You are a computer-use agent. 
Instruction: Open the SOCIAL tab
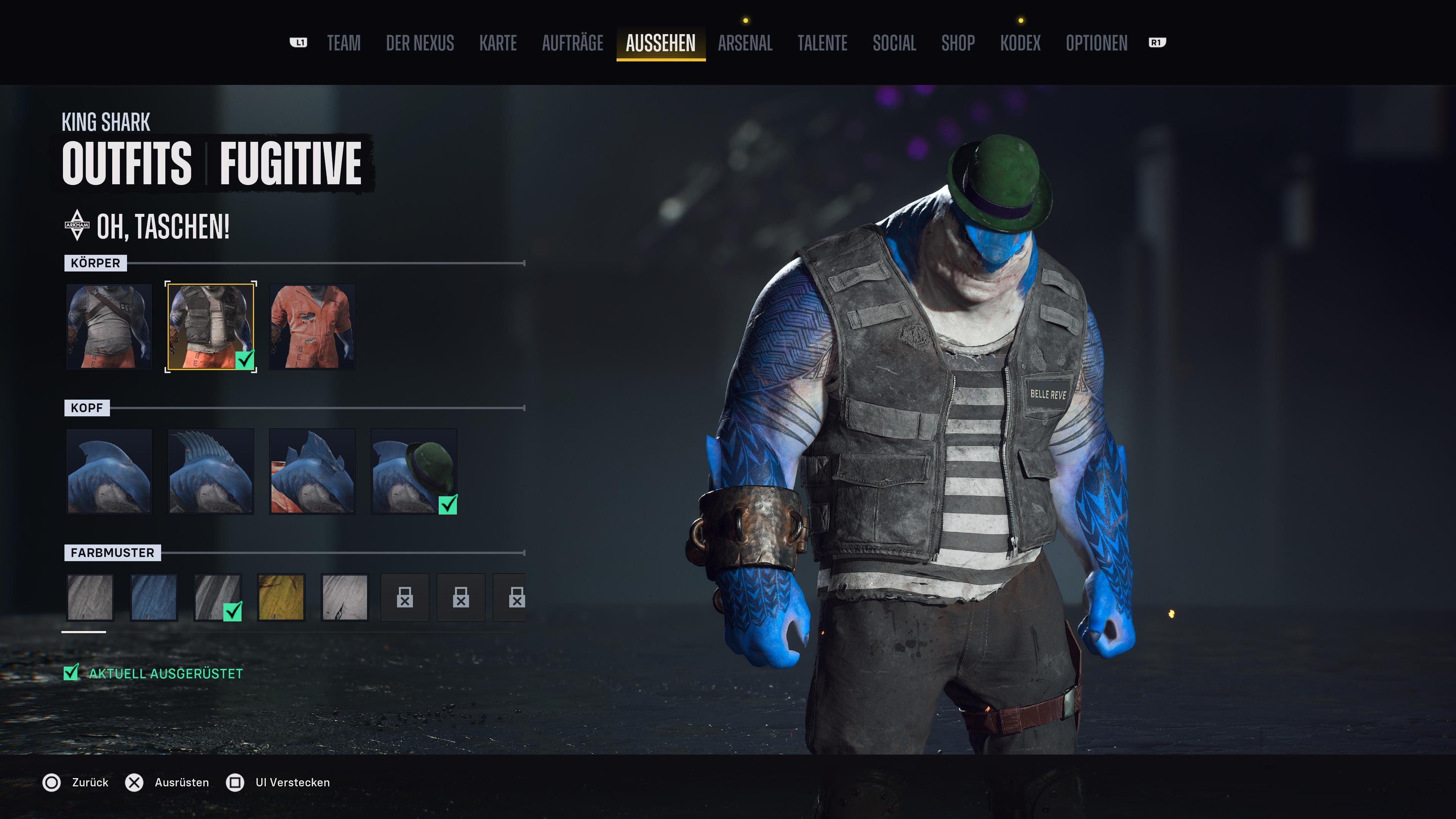[x=894, y=44]
